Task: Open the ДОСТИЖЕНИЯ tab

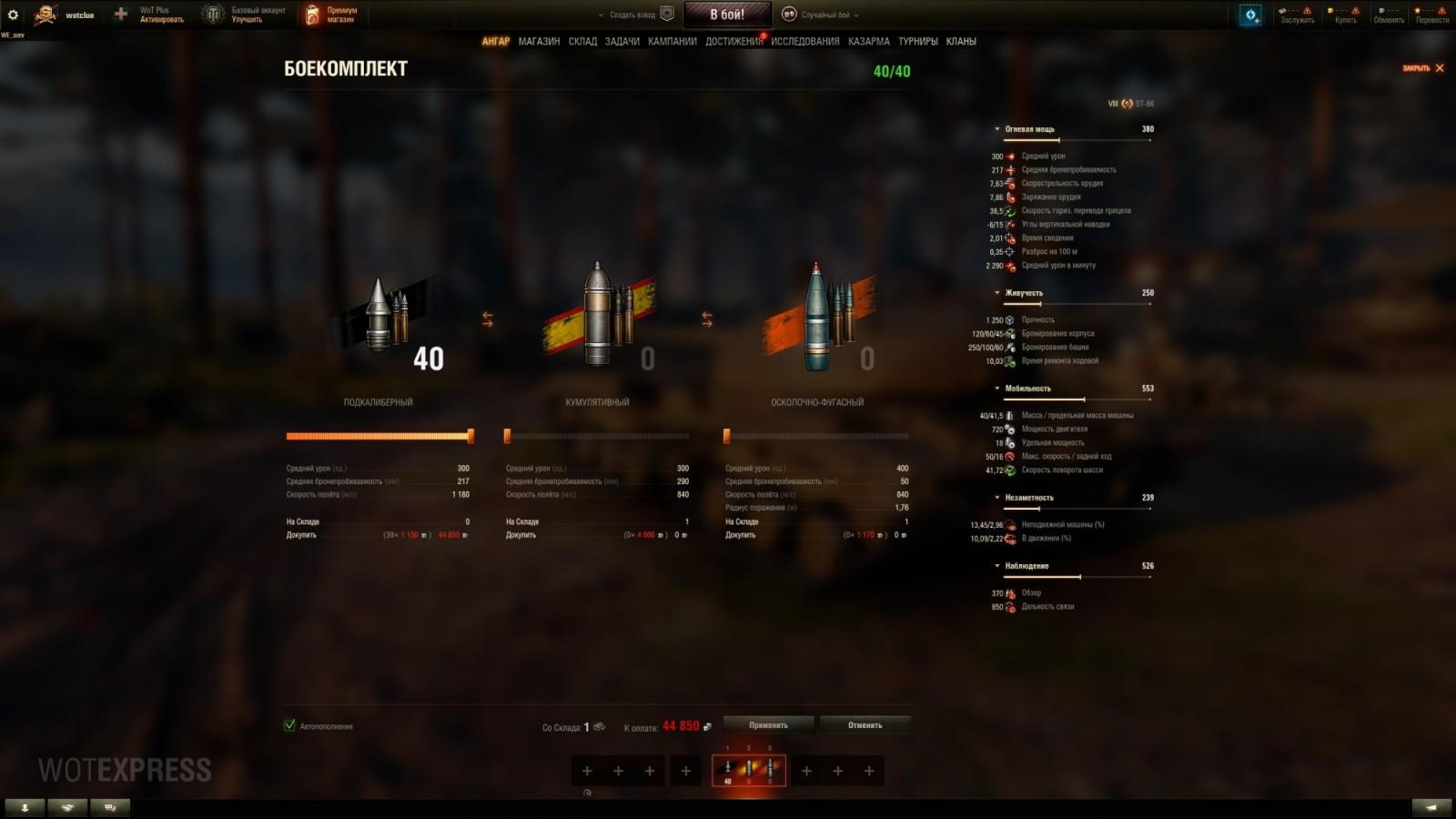Action: point(733,41)
